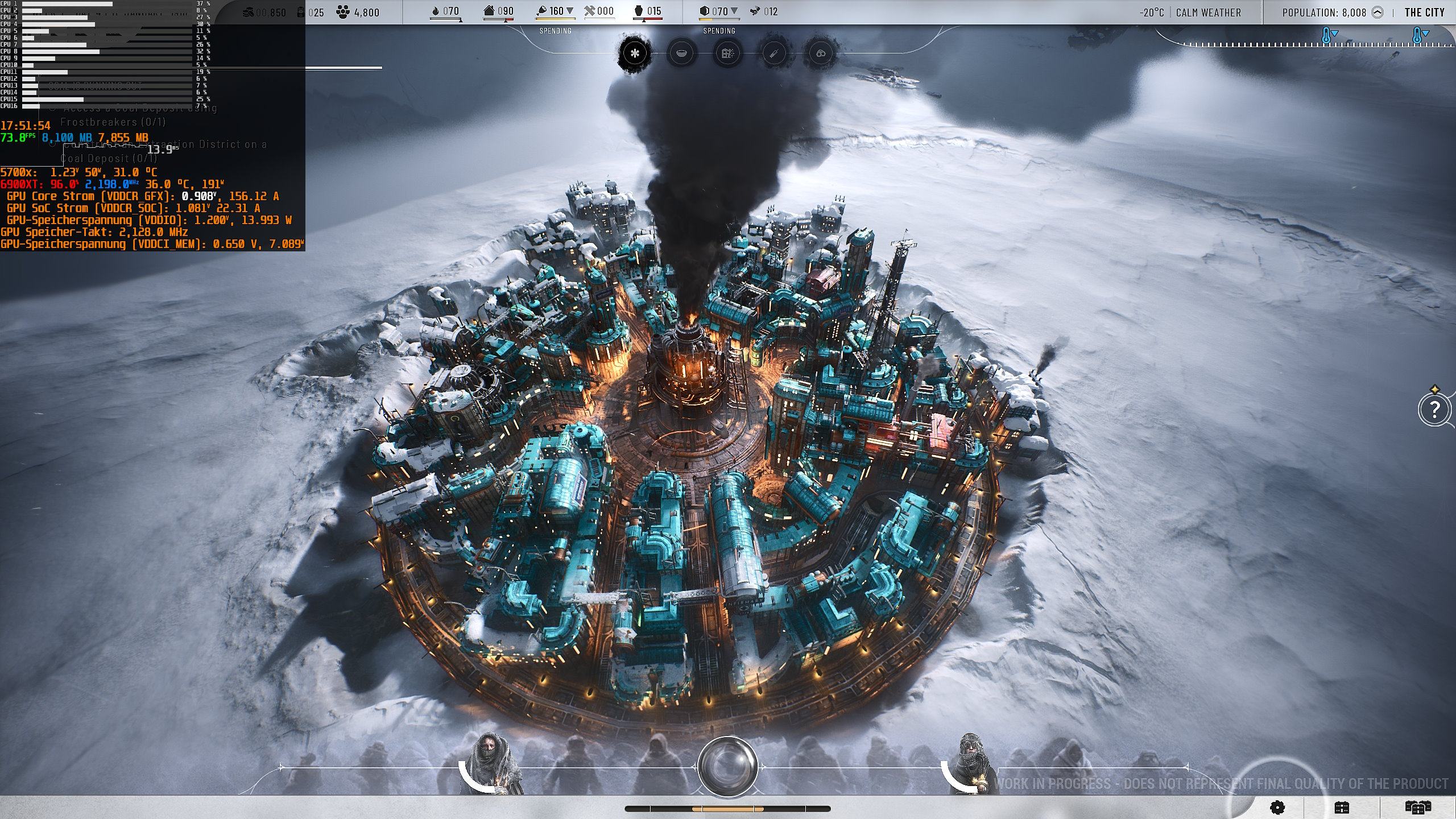Expand the population details arrow
1456x819 pixels.
[x=1378, y=13]
